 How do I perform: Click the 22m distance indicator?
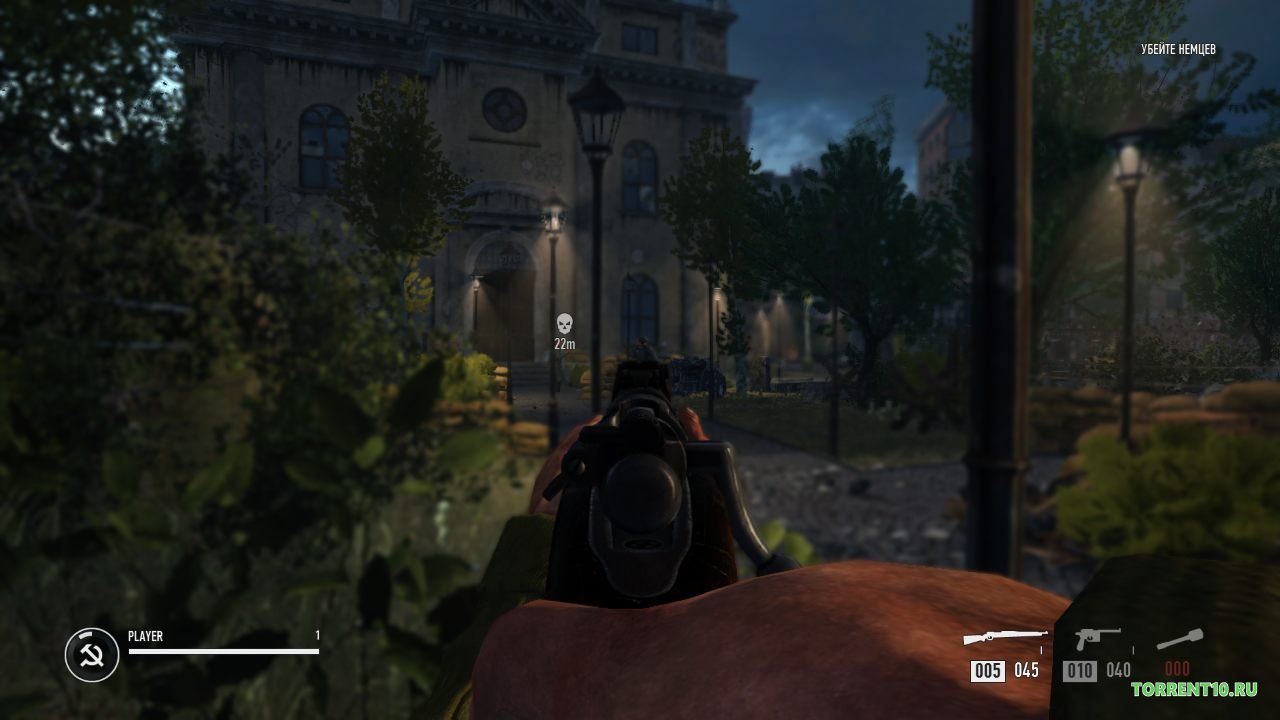coord(563,344)
